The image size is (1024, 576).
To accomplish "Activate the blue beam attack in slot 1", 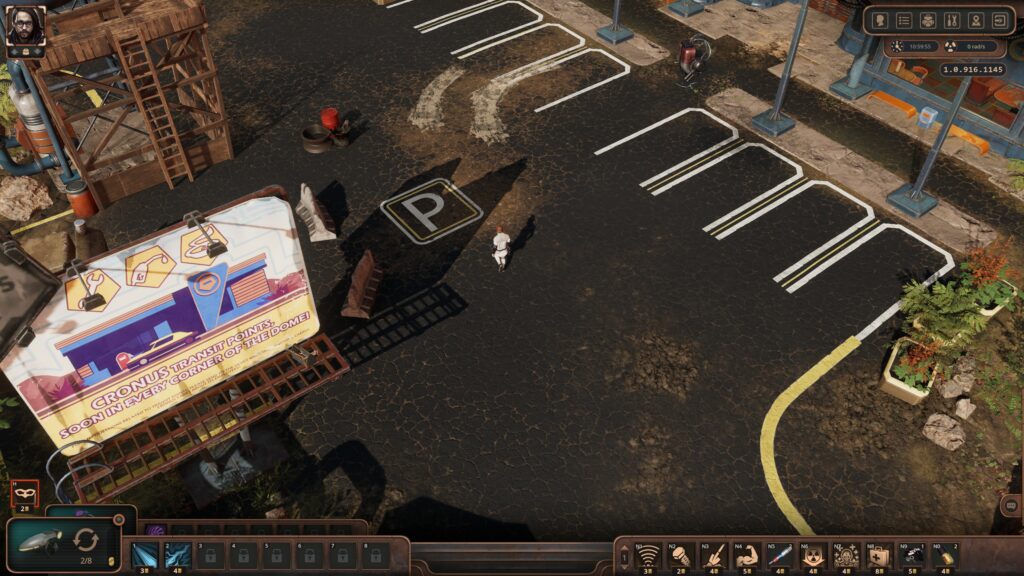I will click(x=145, y=554).
